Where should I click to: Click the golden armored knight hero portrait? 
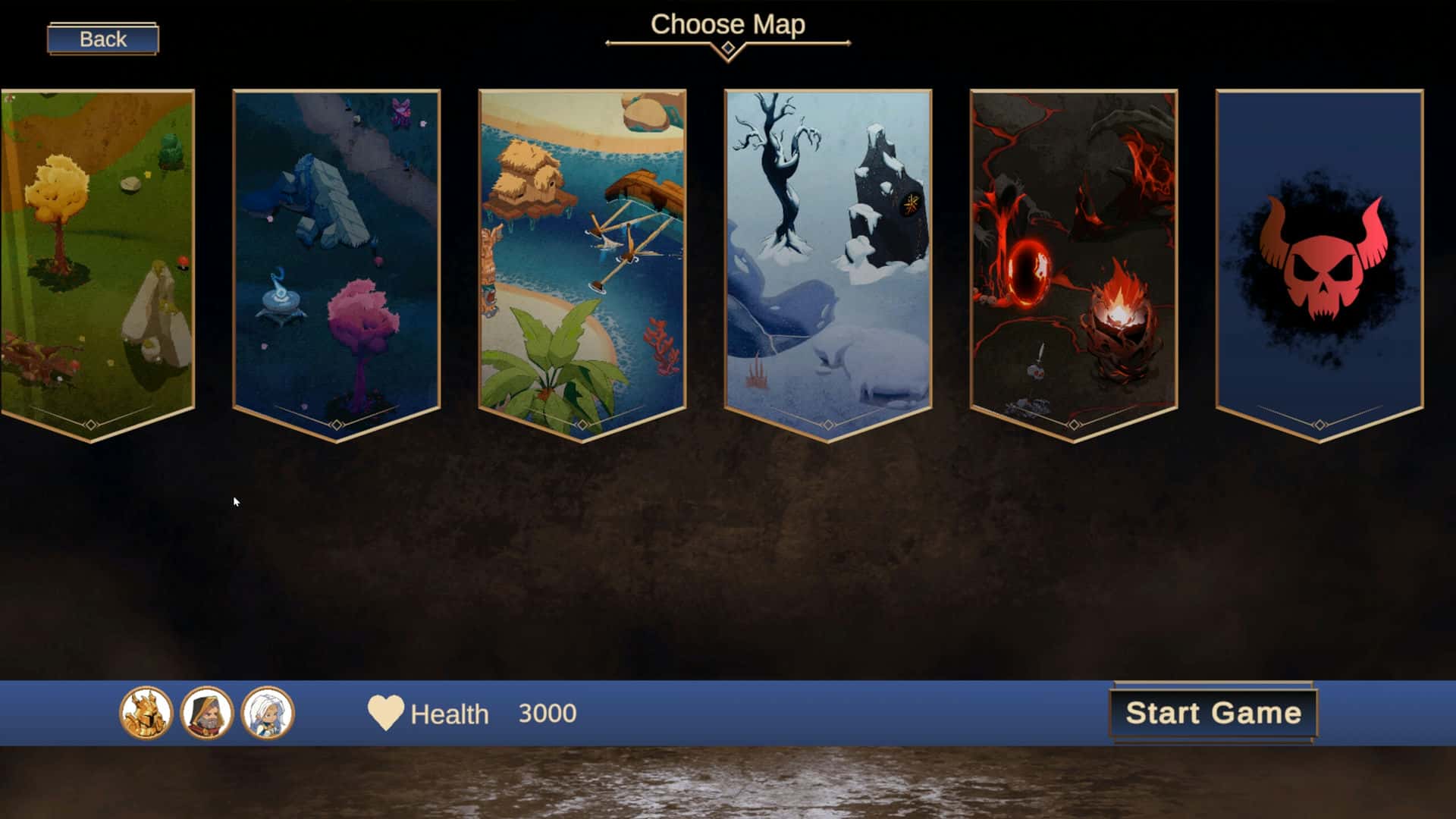[x=146, y=713]
